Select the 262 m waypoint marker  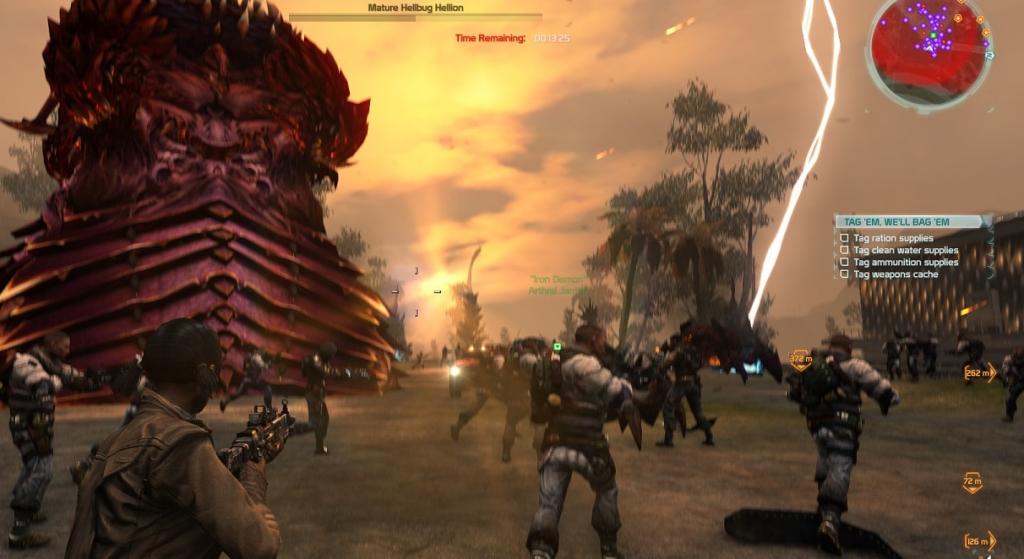[x=980, y=373]
